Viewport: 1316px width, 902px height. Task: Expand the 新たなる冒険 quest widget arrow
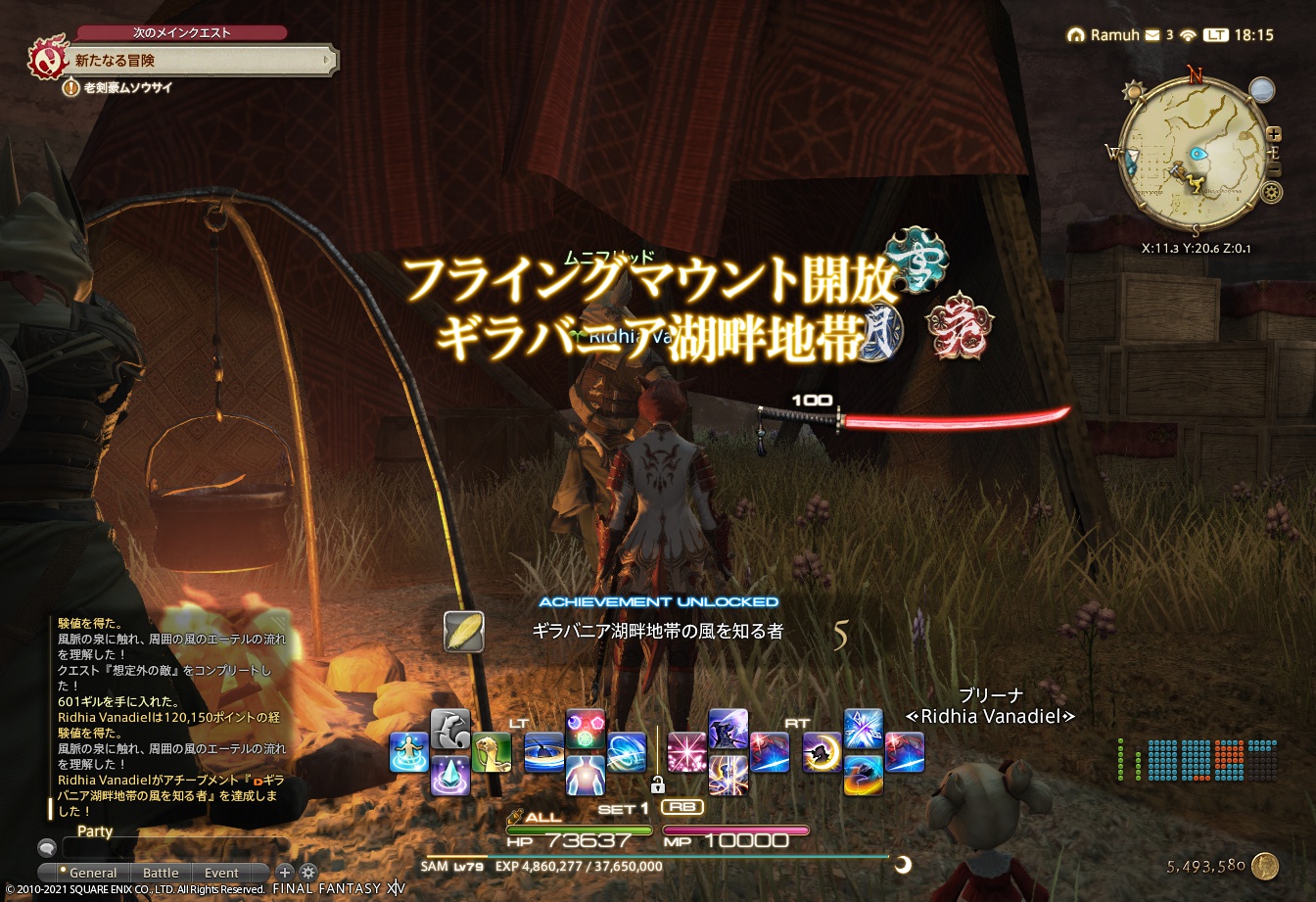[329, 61]
